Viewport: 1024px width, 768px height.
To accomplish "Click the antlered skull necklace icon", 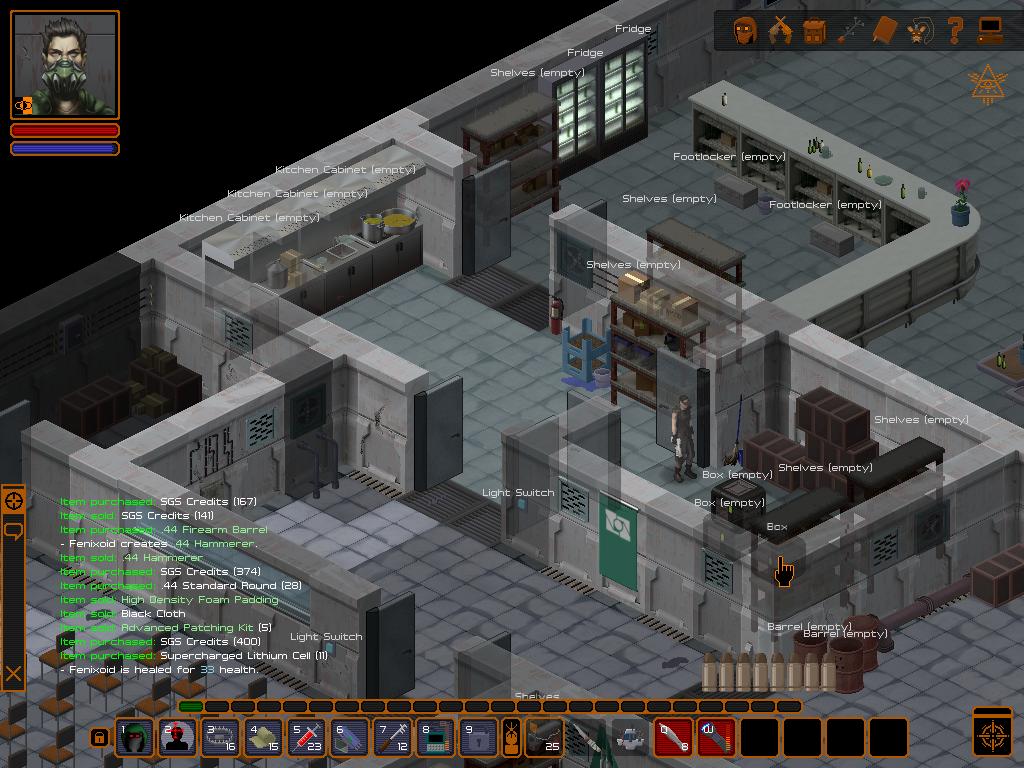I will point(920,31).
